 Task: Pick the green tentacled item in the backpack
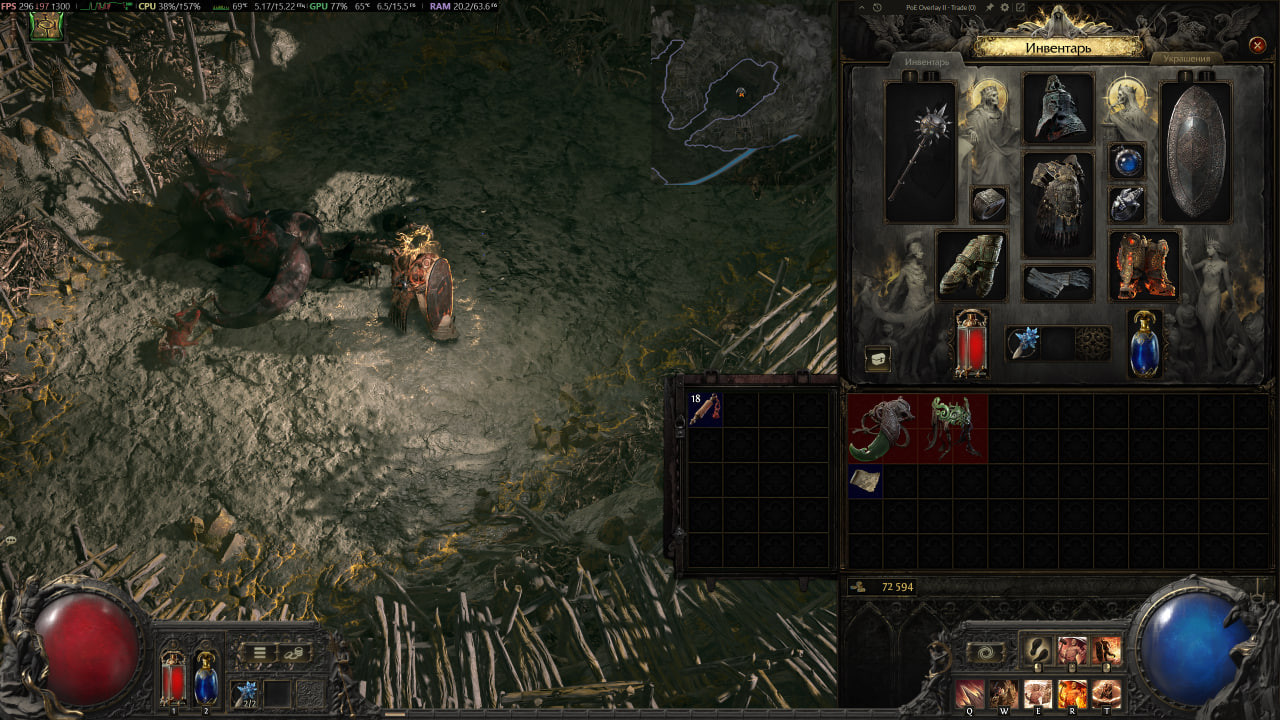pyautogui.click(x=952, y=428)
